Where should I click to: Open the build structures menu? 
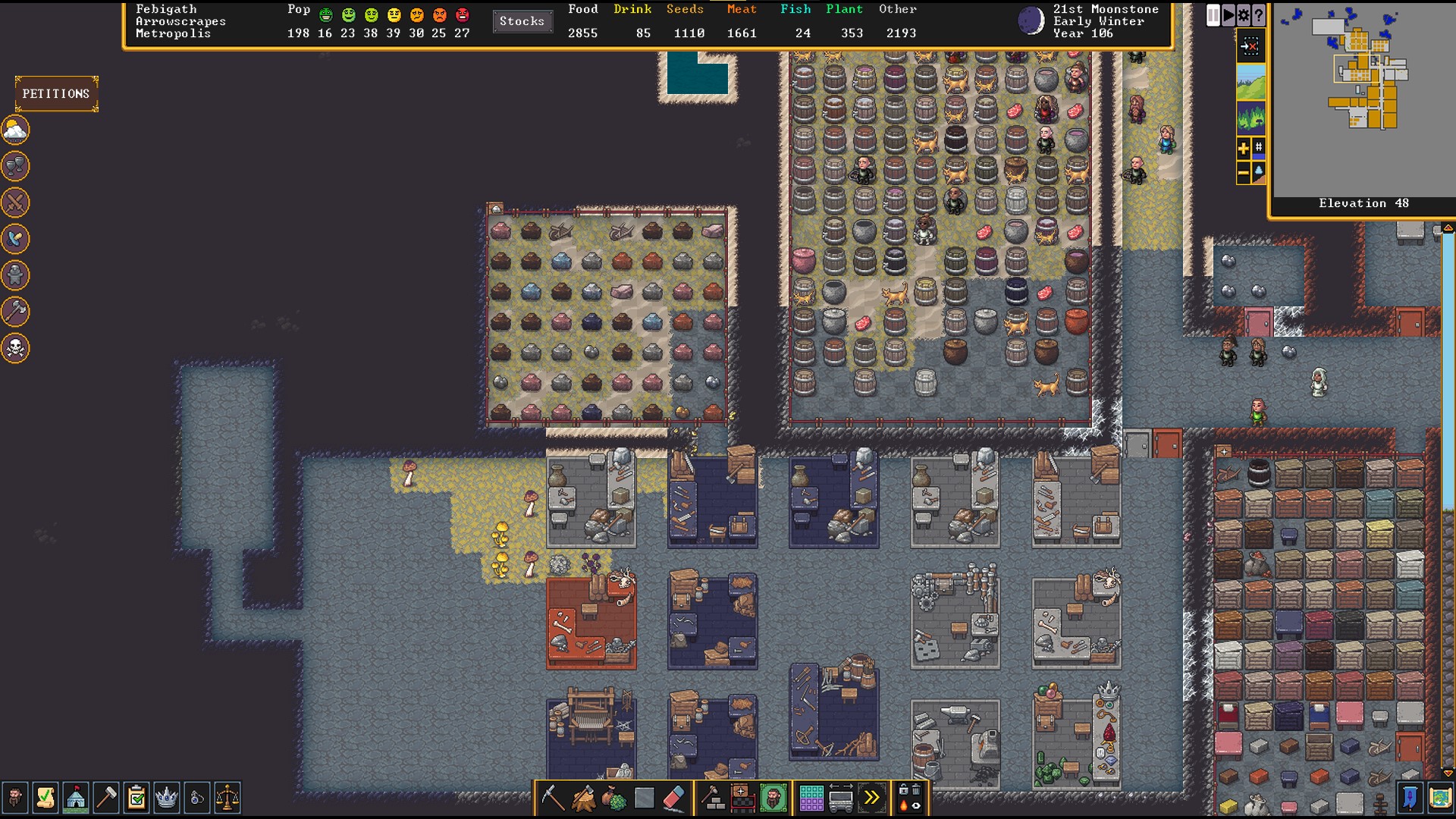point(712,797)
